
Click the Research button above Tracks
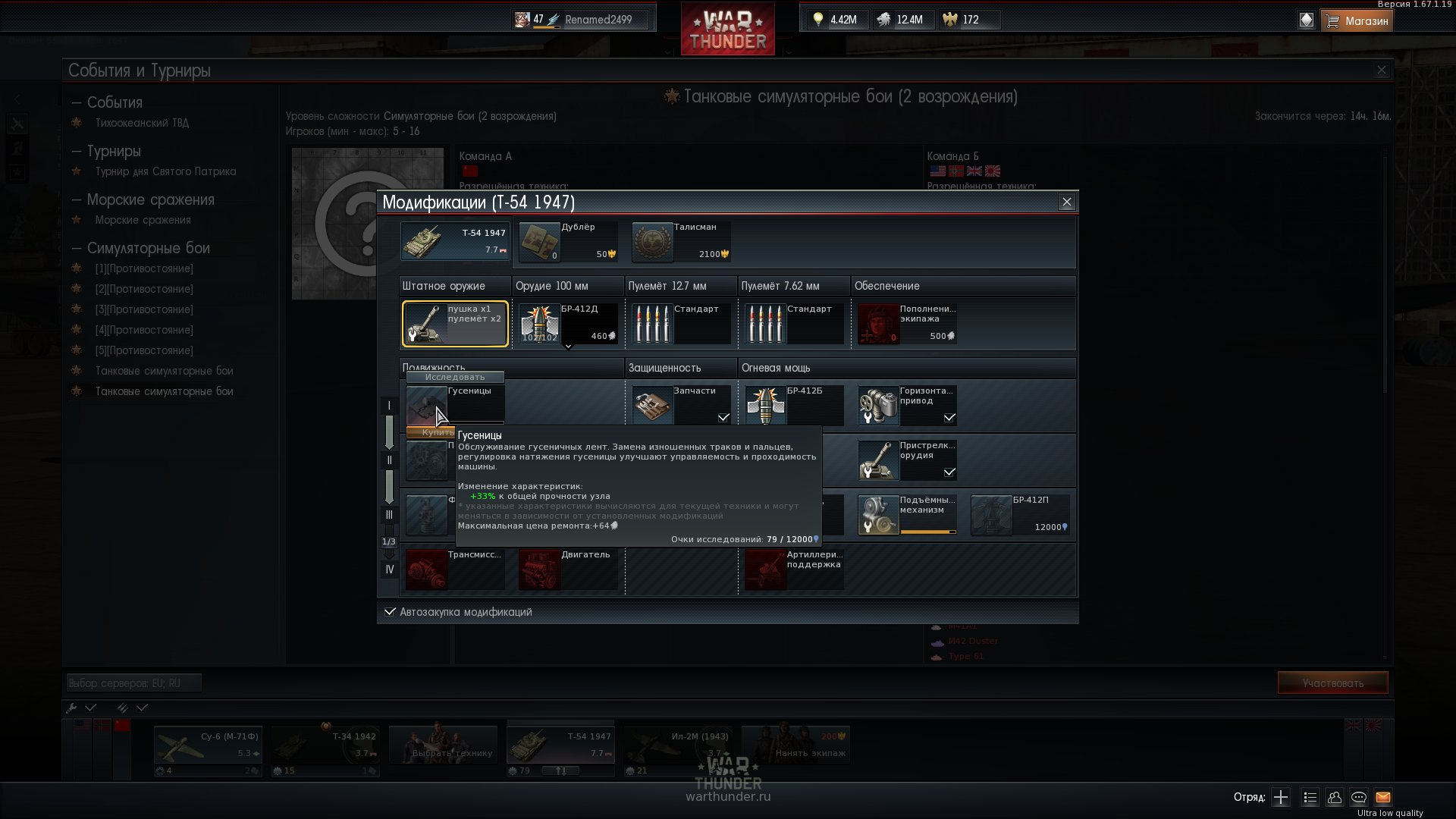pyautogui.click(x=454, y=377)
